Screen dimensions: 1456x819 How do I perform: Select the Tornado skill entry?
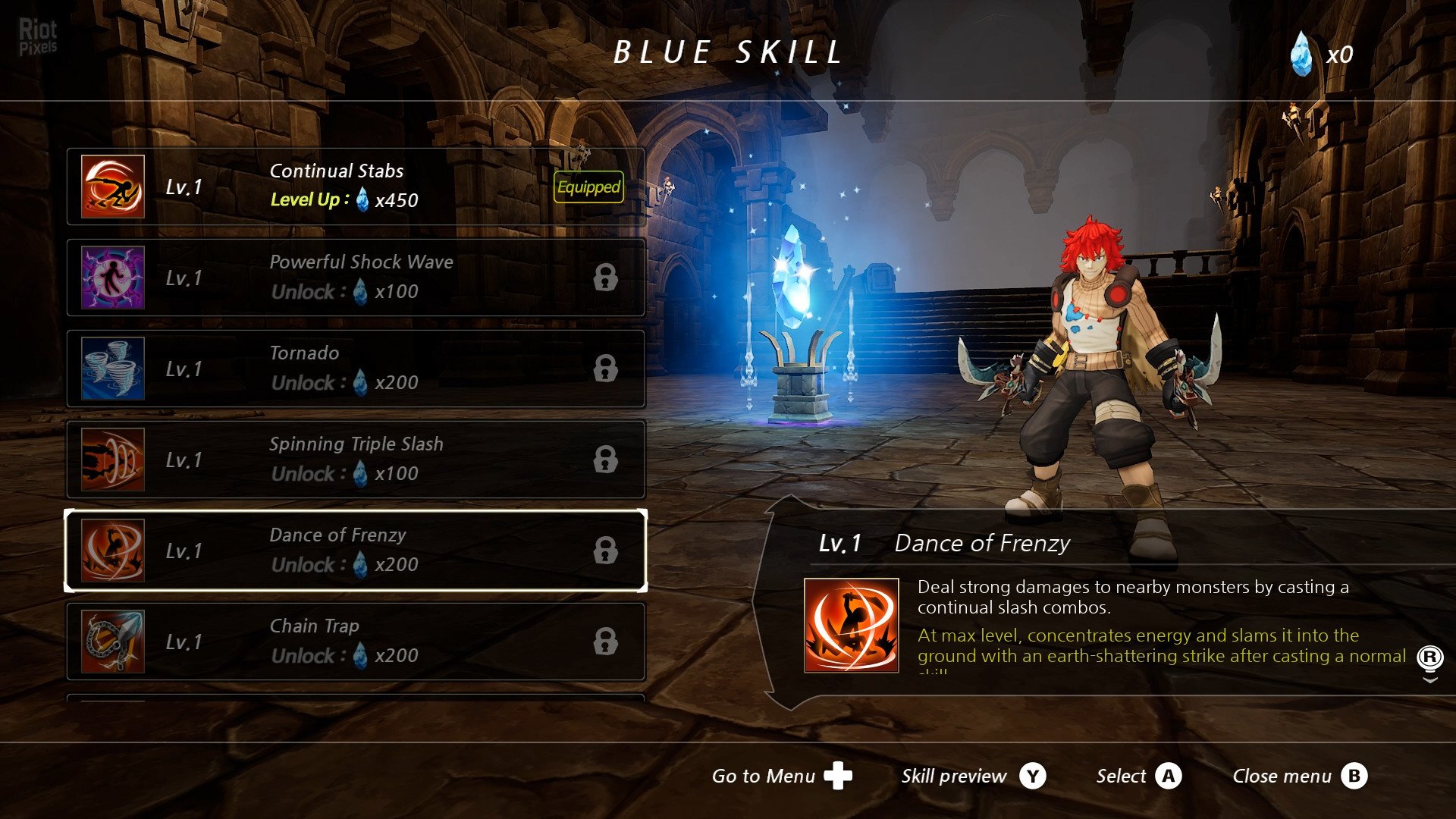355,369
